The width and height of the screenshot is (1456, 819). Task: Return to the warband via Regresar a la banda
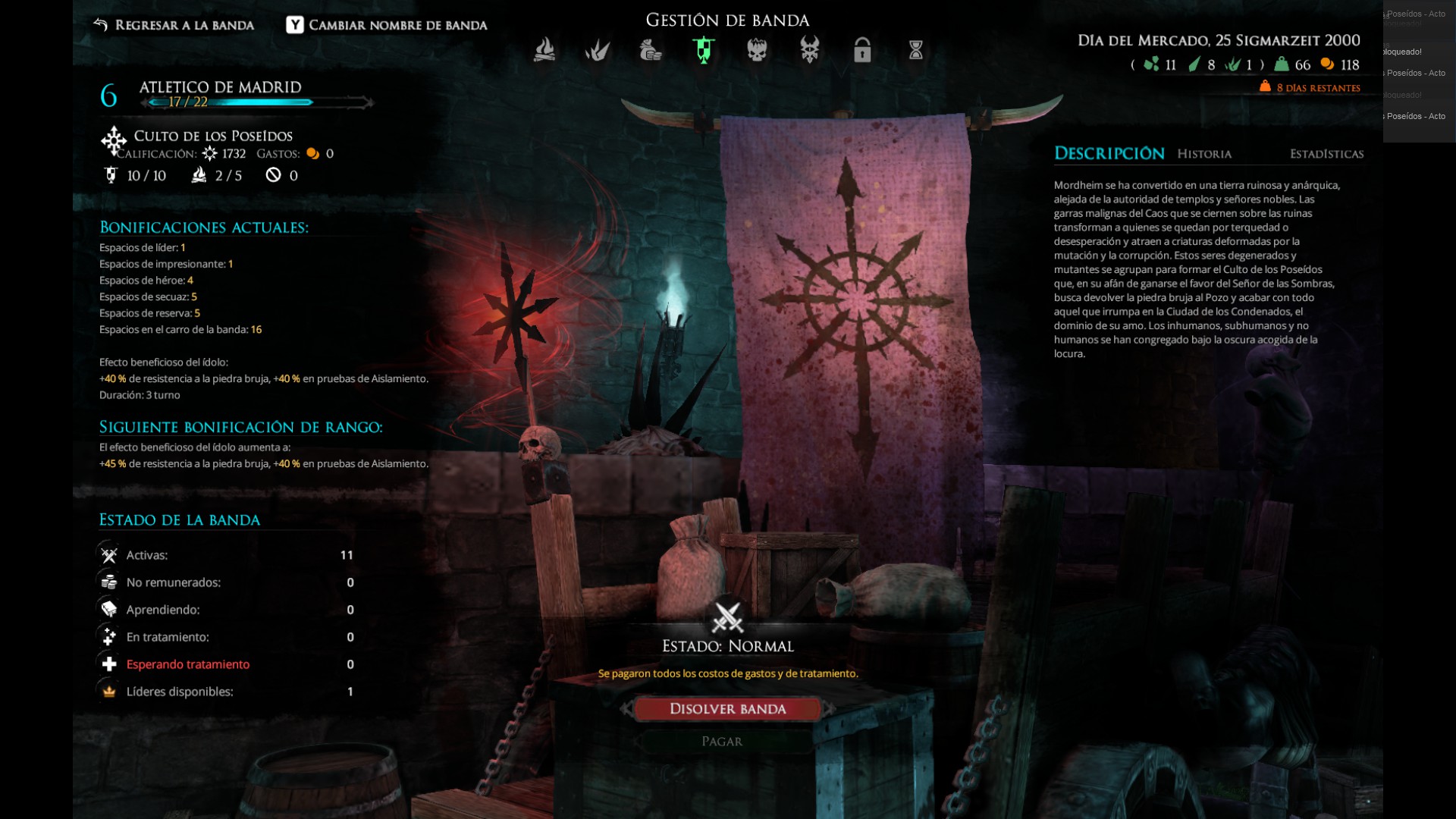point(174,25)
